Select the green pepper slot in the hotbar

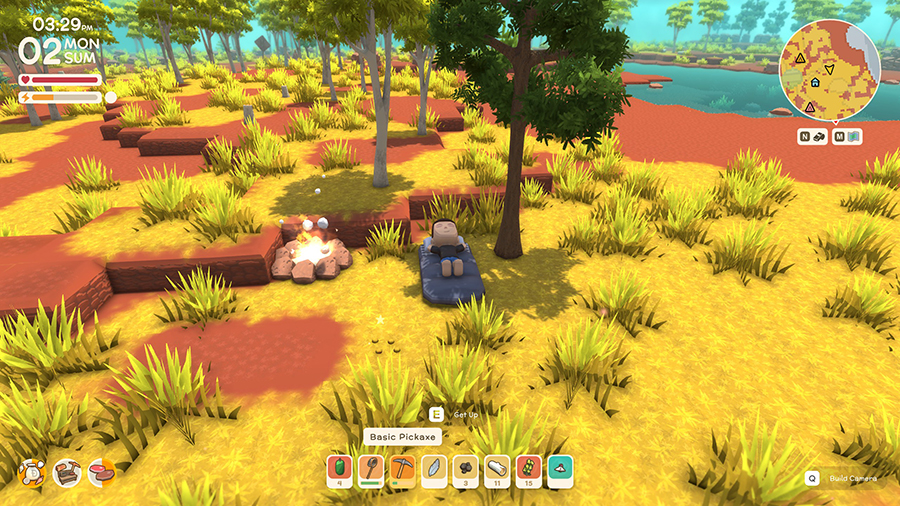click(340, 470)
